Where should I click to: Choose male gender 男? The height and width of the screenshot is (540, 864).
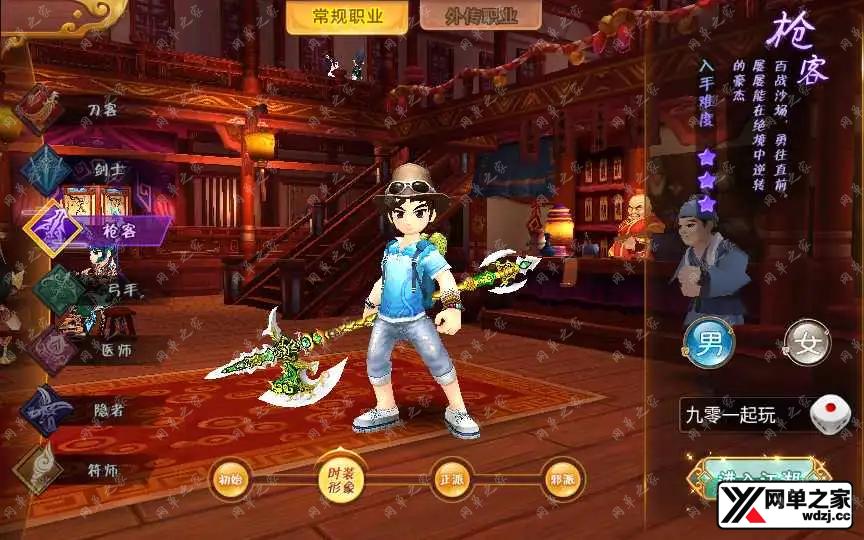(x=708, y=344)
